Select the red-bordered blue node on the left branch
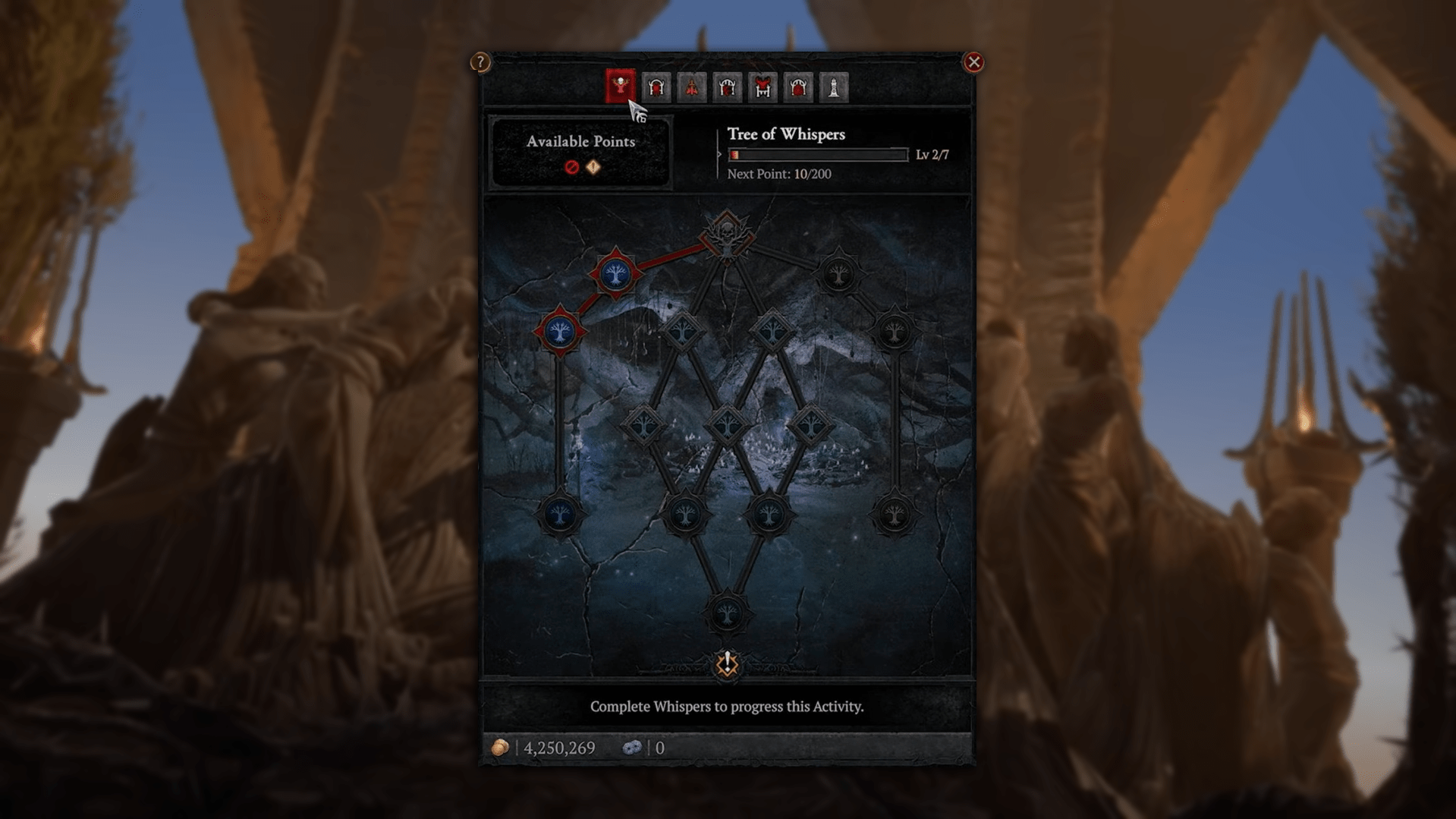Screen dimensions: 1456x819 [559, 332]
